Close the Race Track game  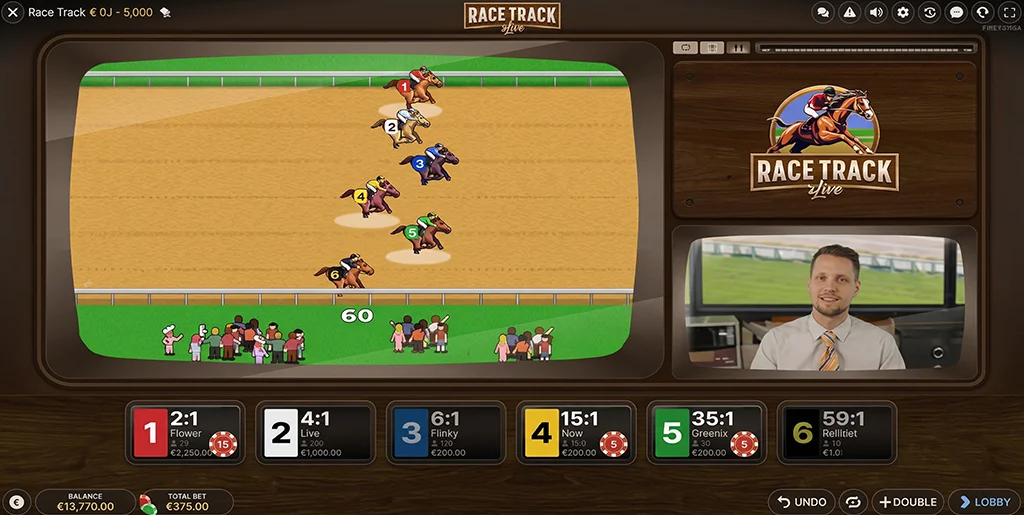(13, 13)
